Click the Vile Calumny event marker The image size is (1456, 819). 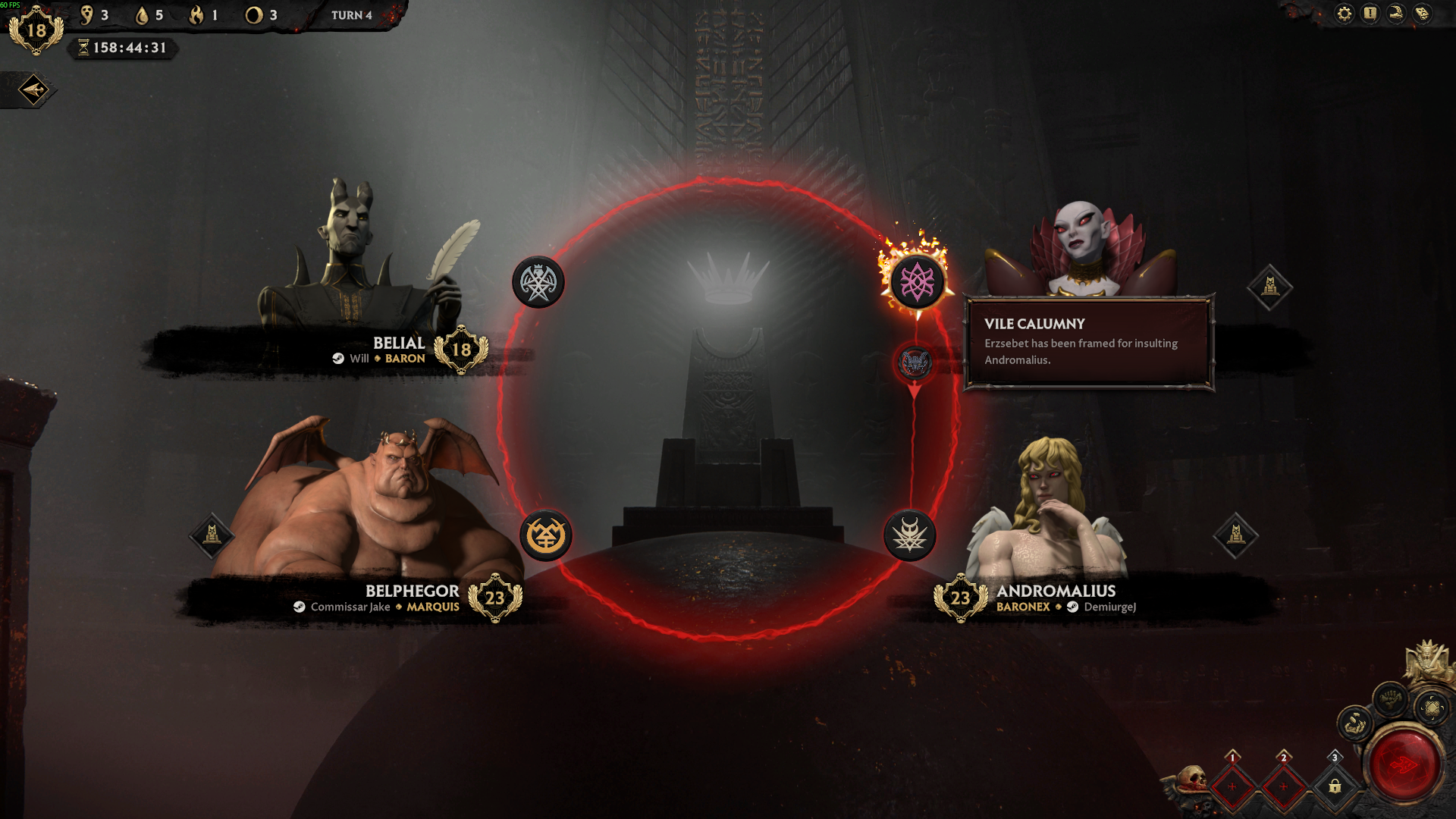coord(915,363)
